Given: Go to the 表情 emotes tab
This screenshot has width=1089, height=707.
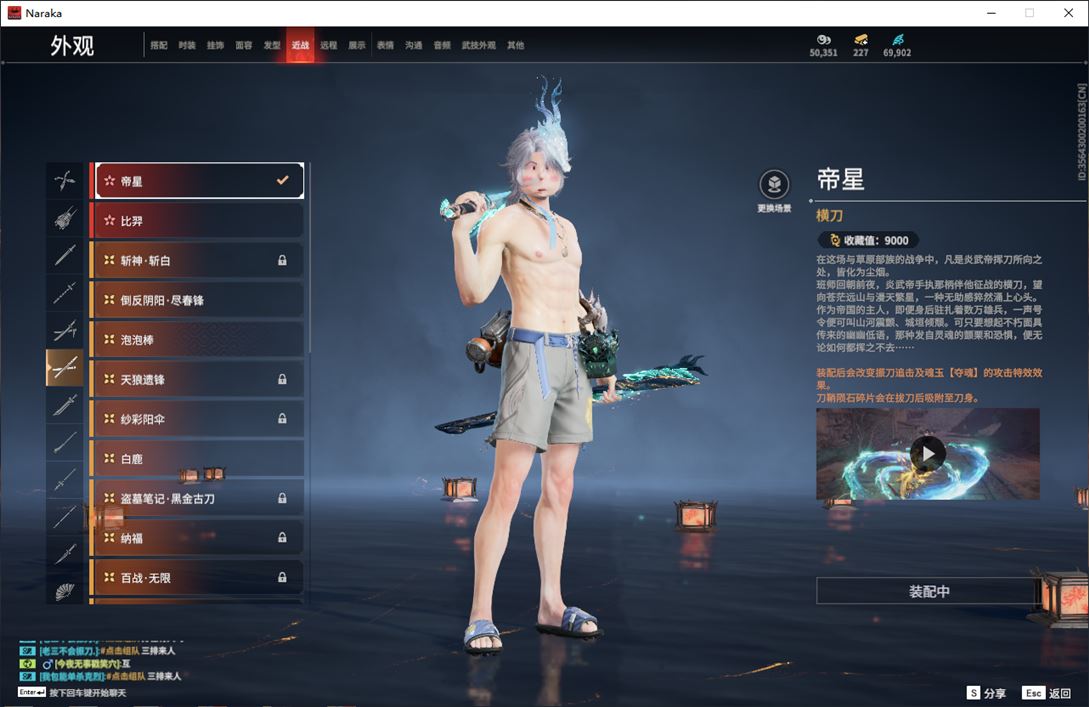Looking at the screenshot, I should (385, 45).
